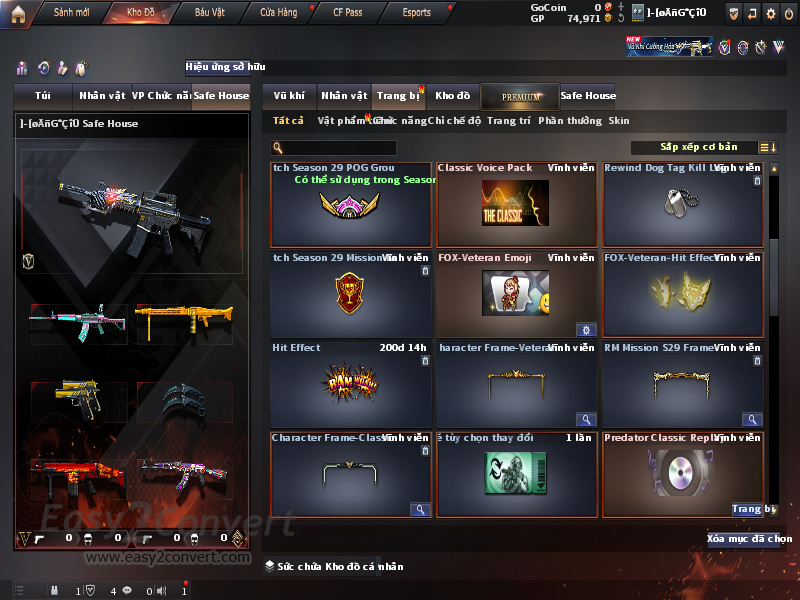This screenshot has height=600, width=800.
Task: Go to the CF Pass tab
Action: click(347, 13)
